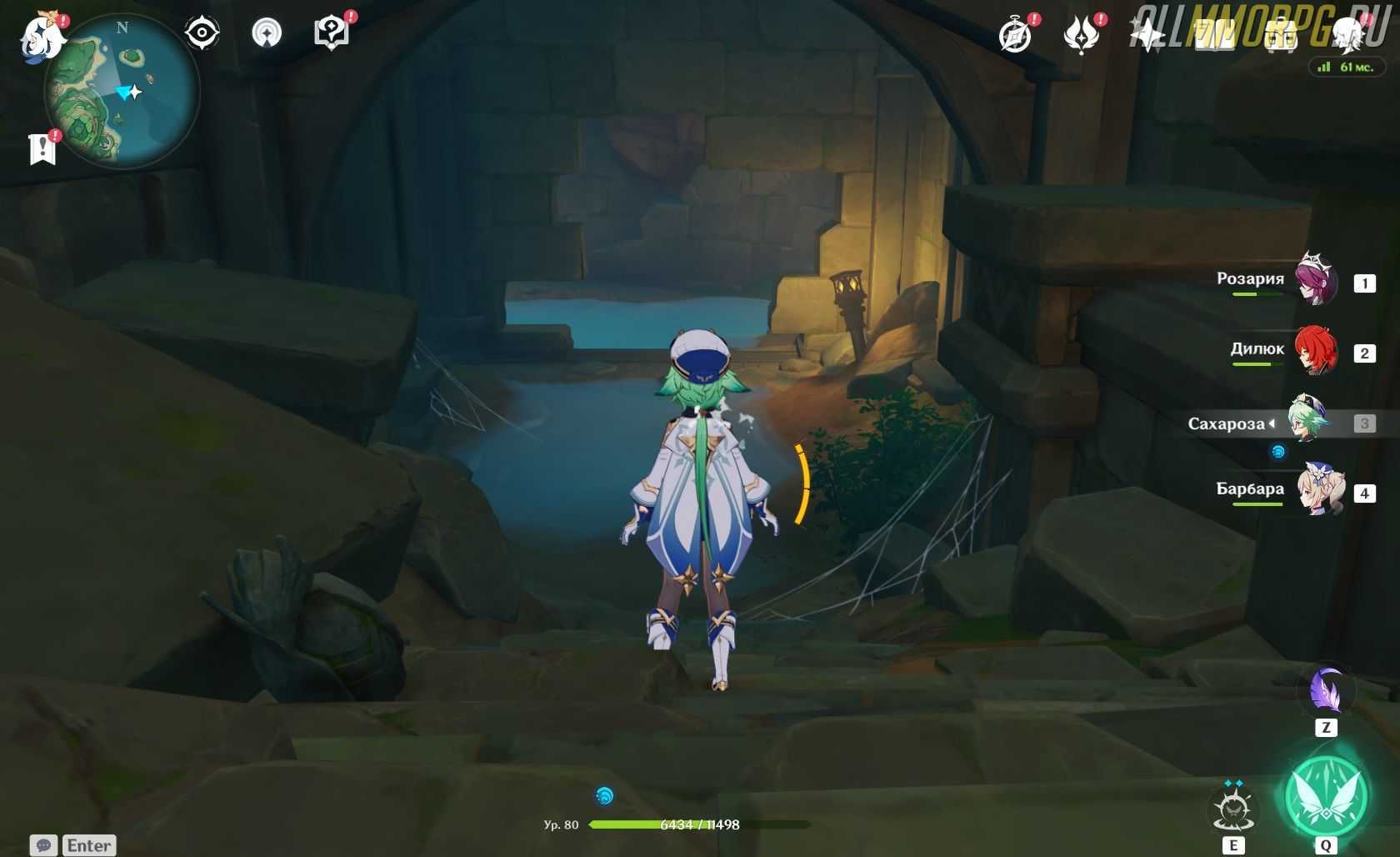Screen dimensions: 1400x857
Task: Open the adventurer handbook book icon
Action: [1214, 36]
